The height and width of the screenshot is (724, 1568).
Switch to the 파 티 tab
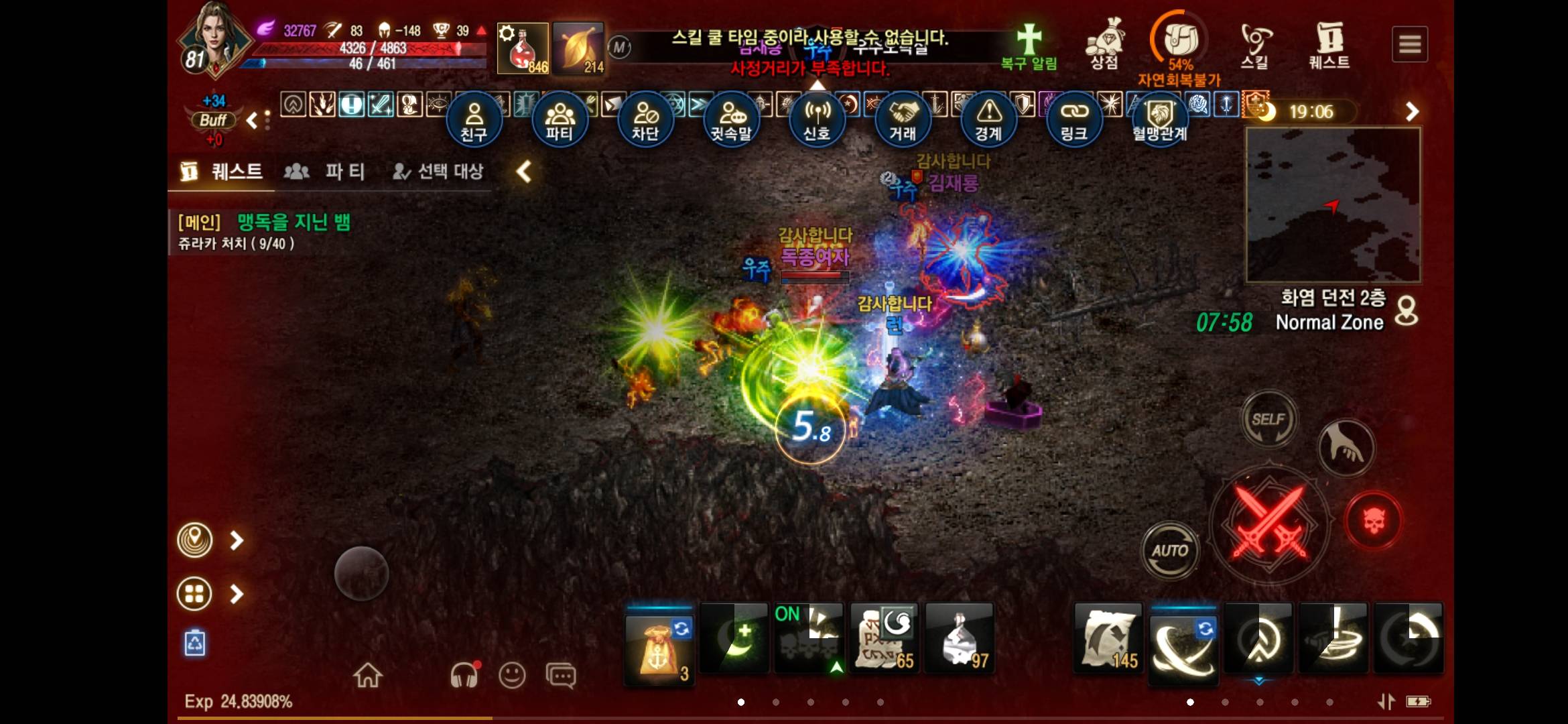coord(326,172)
